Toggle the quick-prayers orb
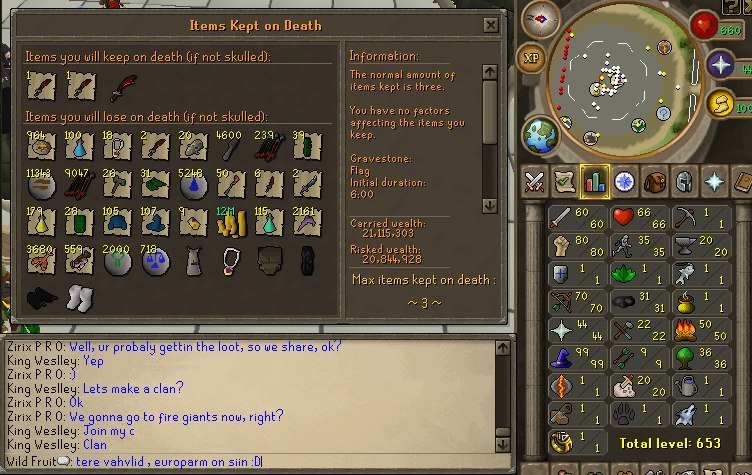Screen dimensions: 752x475 tap(721, 65)
